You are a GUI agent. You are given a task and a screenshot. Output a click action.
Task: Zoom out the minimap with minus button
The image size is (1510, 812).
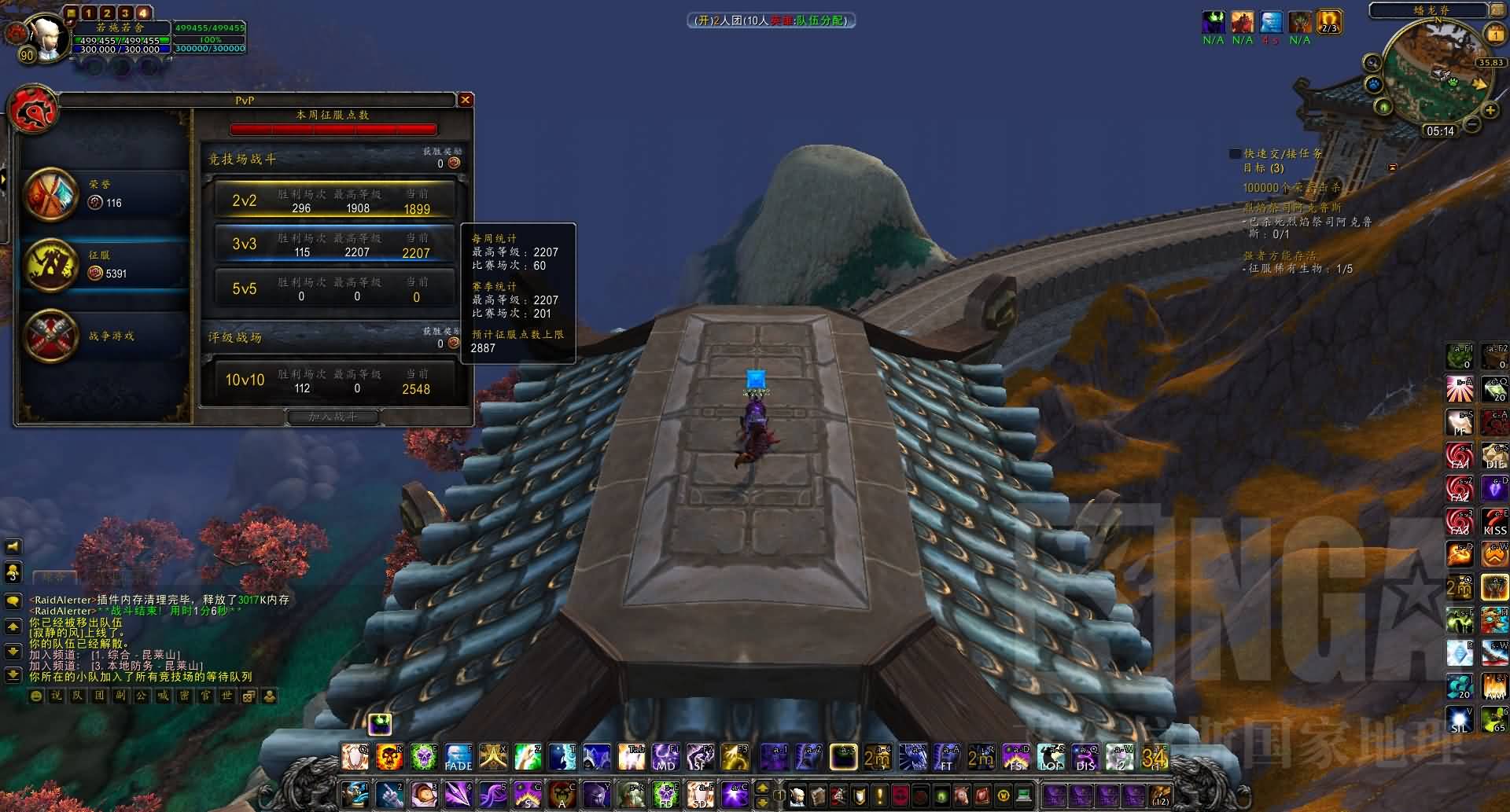coord(1472,124)
